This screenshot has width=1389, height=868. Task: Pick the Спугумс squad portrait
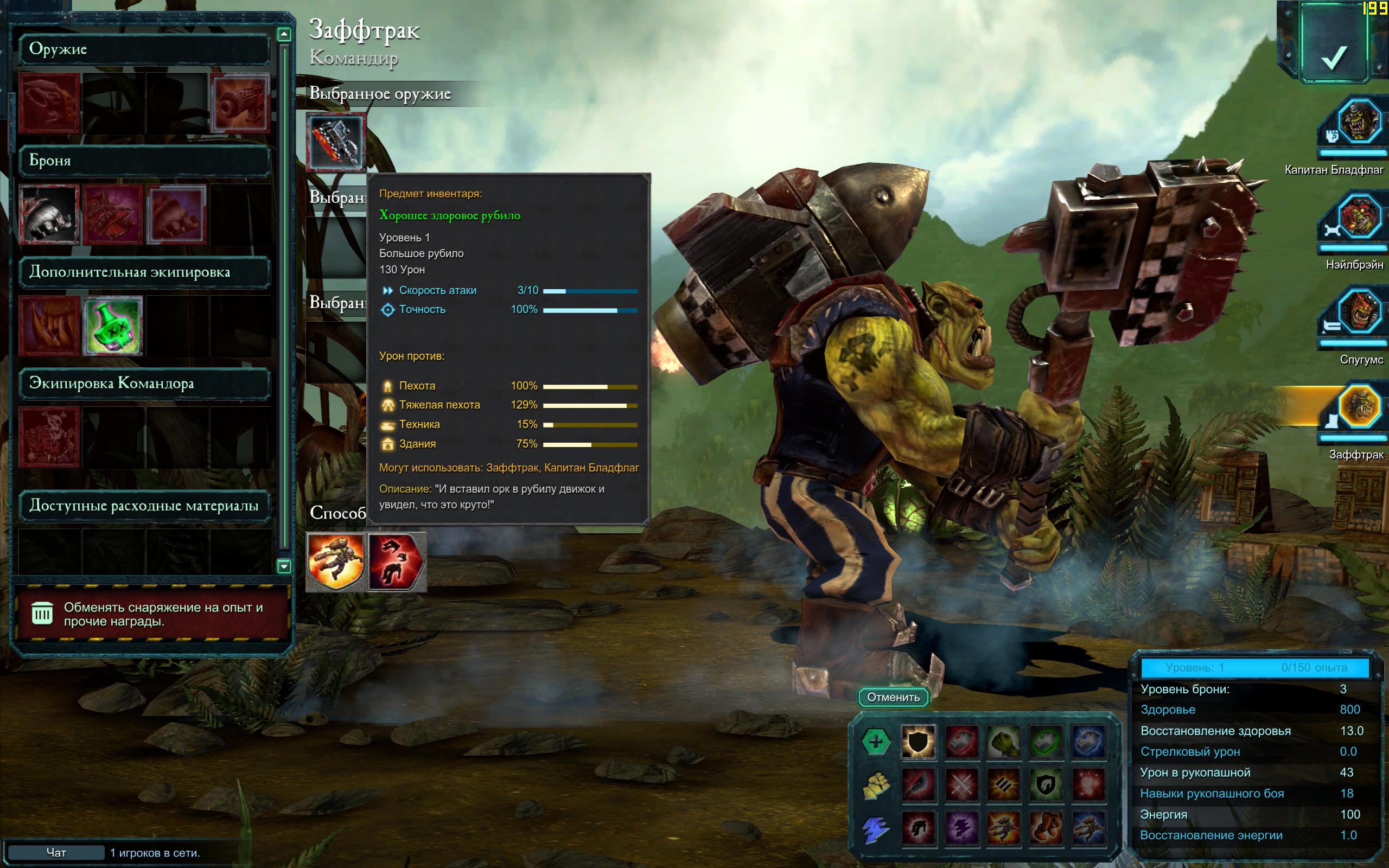pos(1359,313)
